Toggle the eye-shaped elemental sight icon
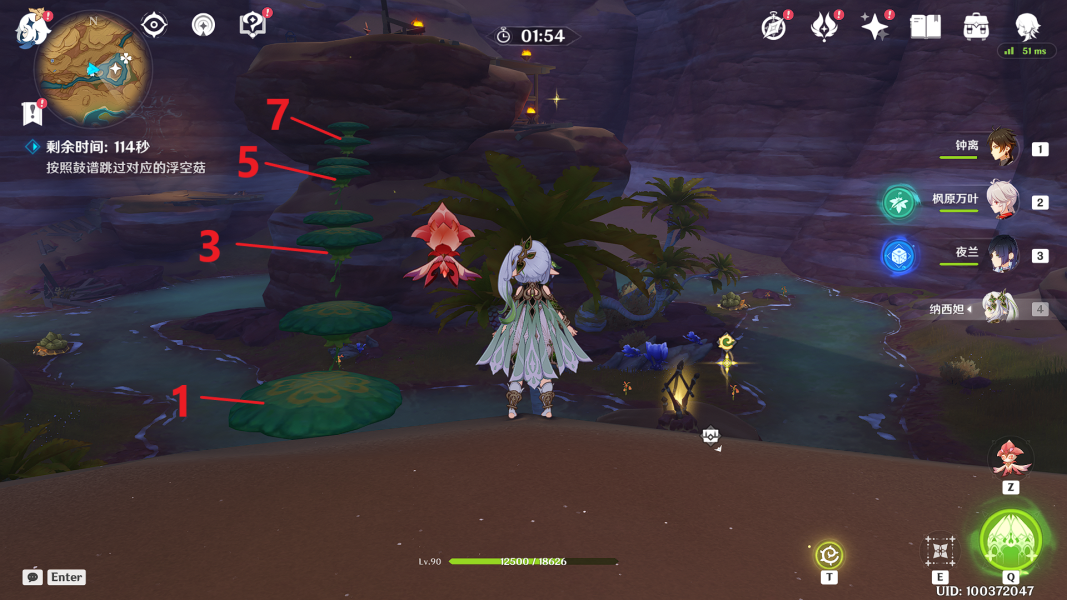 tap(154, 25)
